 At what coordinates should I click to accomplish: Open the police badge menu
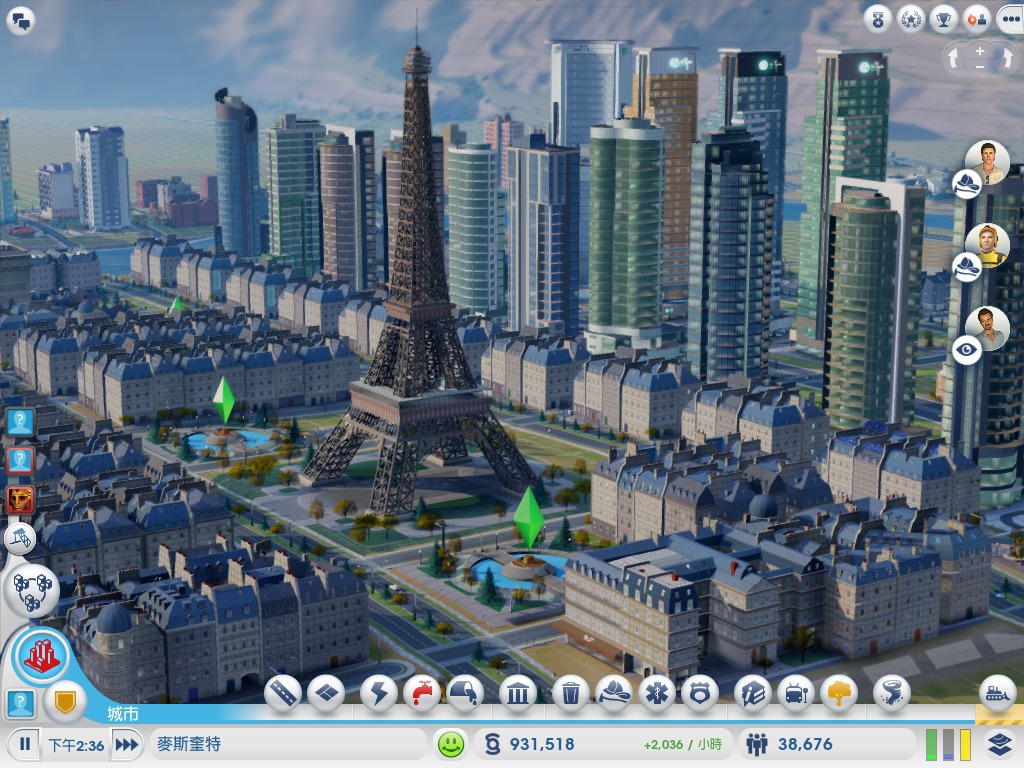700,692
